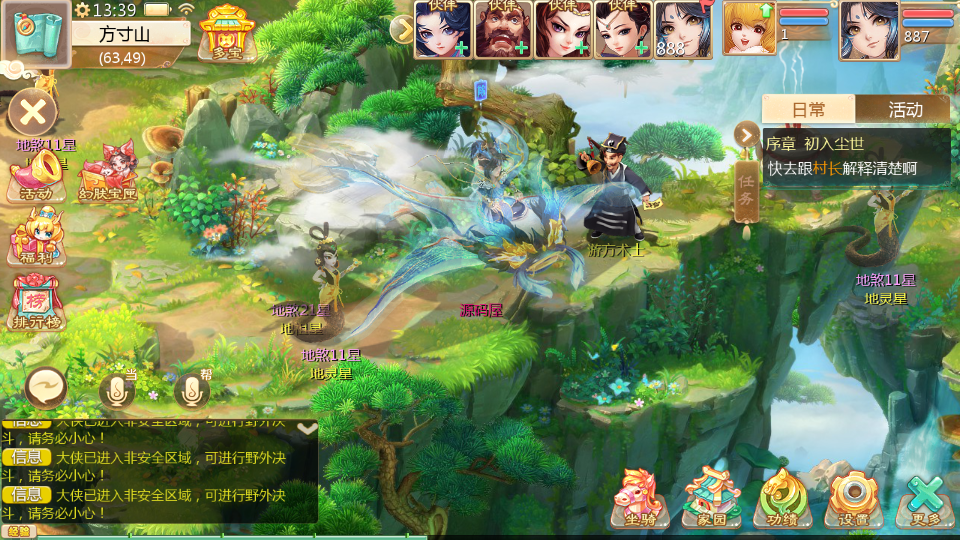The image size is (960, 540).
Task: Close the left menu with X button
Action: pyautogui.click(x=33, y=112)
